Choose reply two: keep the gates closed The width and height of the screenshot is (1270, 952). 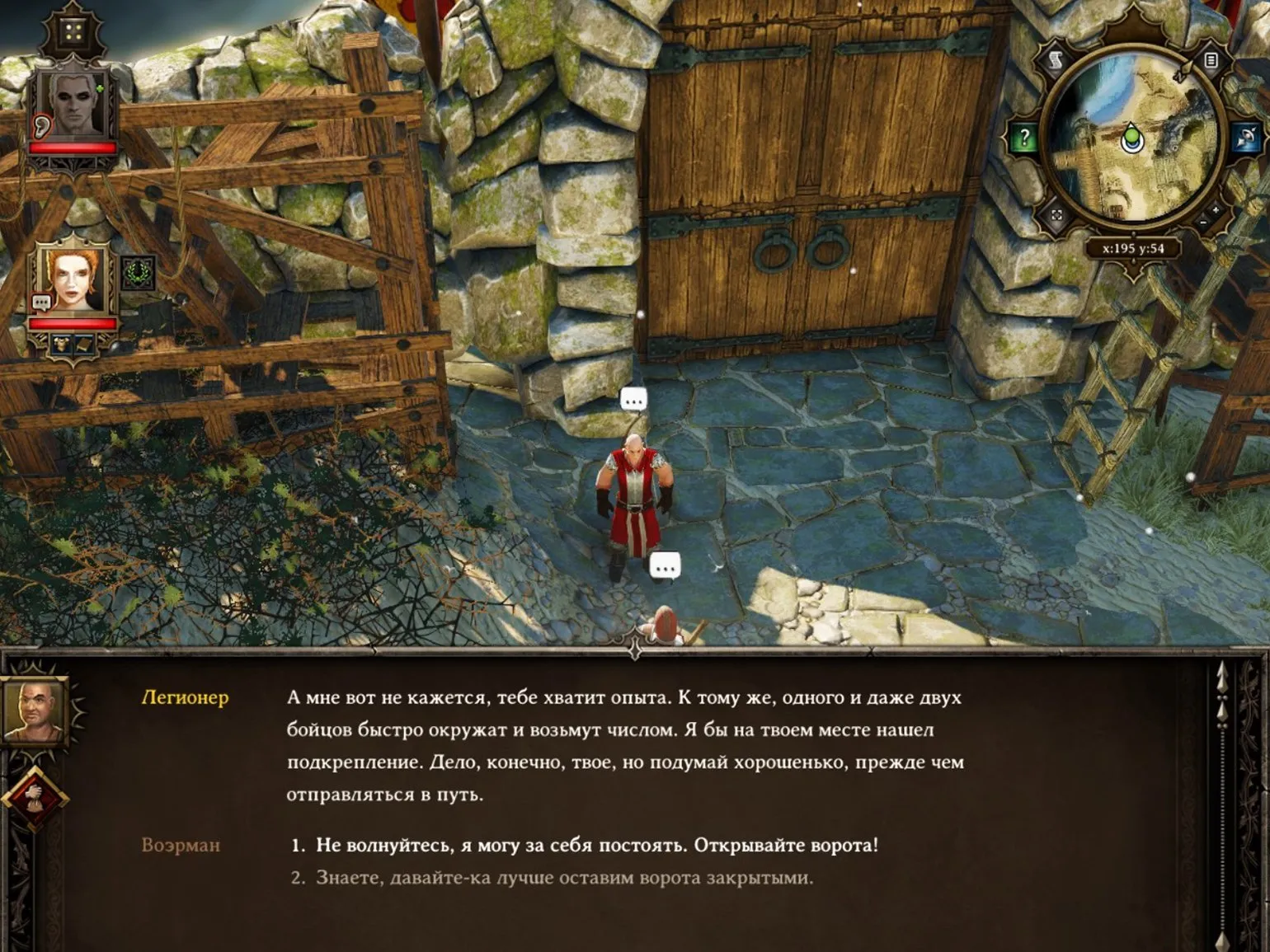[564, 878]
